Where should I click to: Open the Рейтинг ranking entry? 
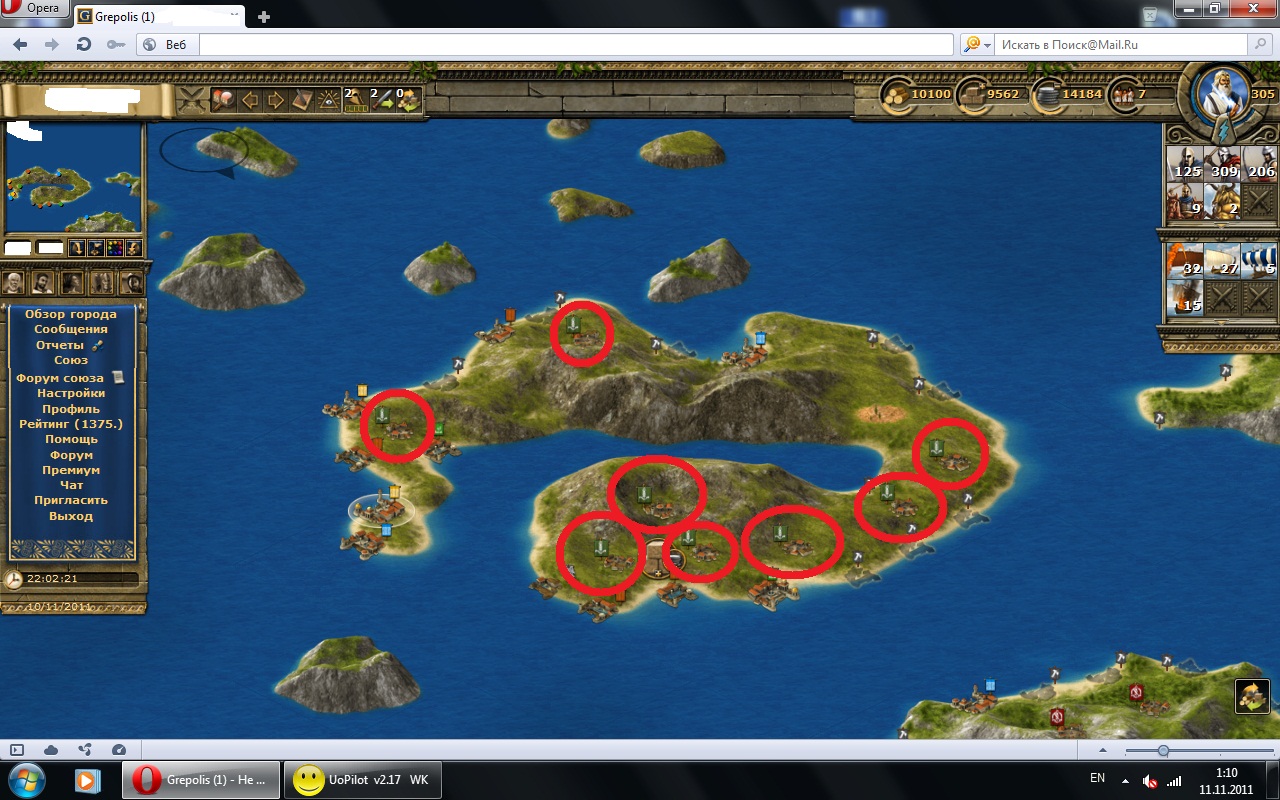click(70, 424)
